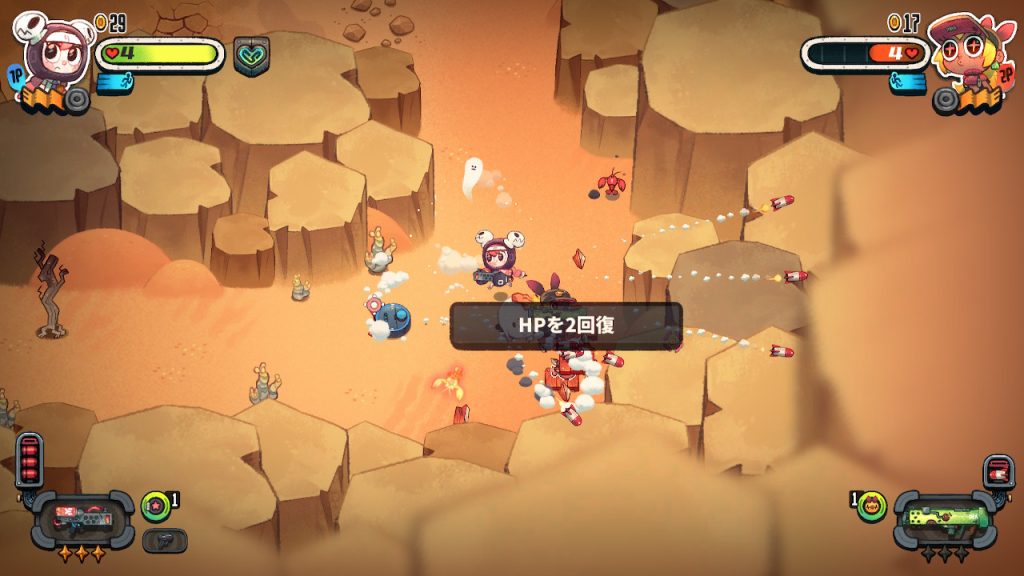Screen dimensions: 1024x576
Task: Select player one's red equipped weapon slot
Action: click(x=83, y=519)
